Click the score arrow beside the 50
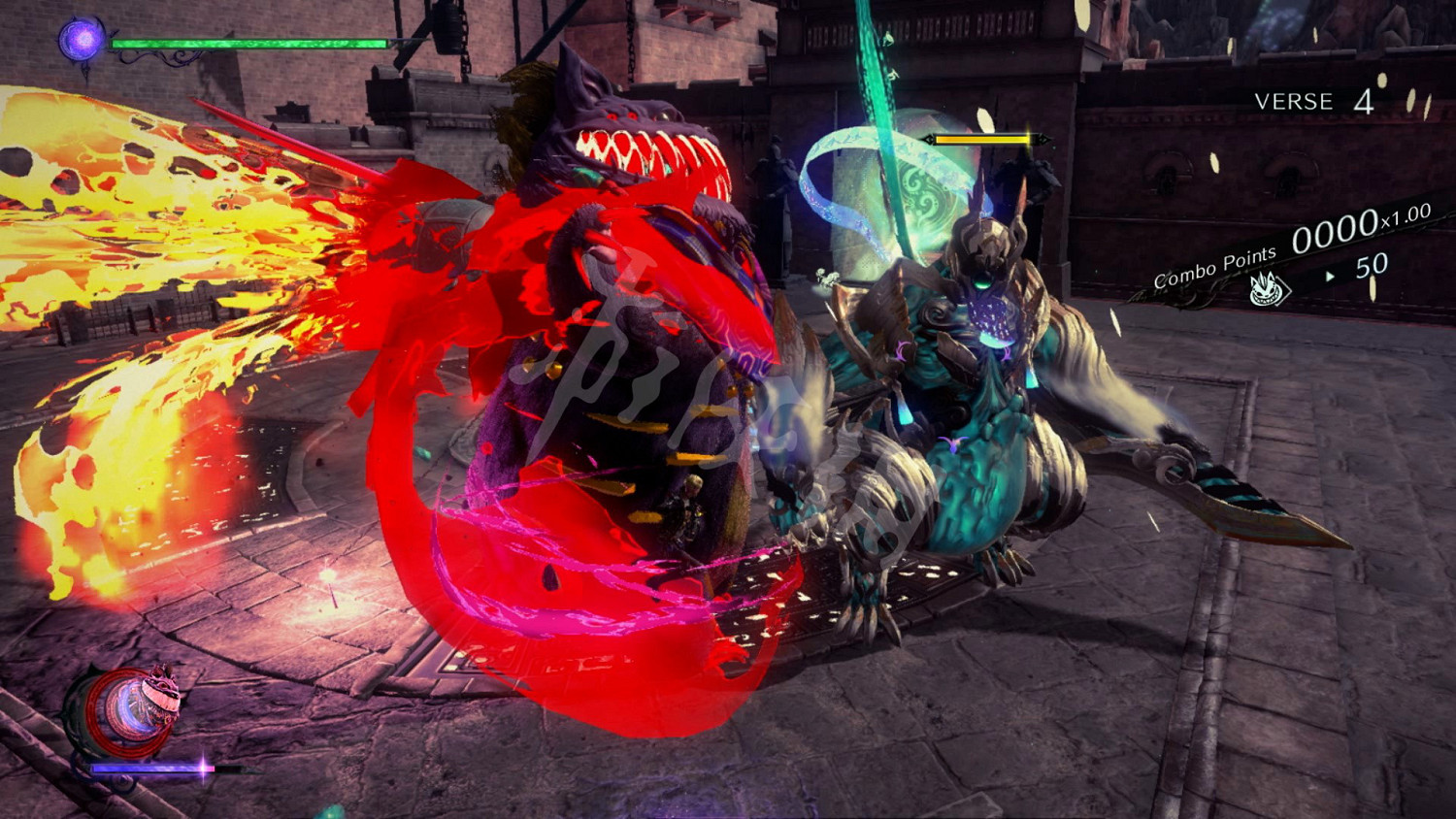Viewport: 1456px width, 819px height. (1328, 278)
